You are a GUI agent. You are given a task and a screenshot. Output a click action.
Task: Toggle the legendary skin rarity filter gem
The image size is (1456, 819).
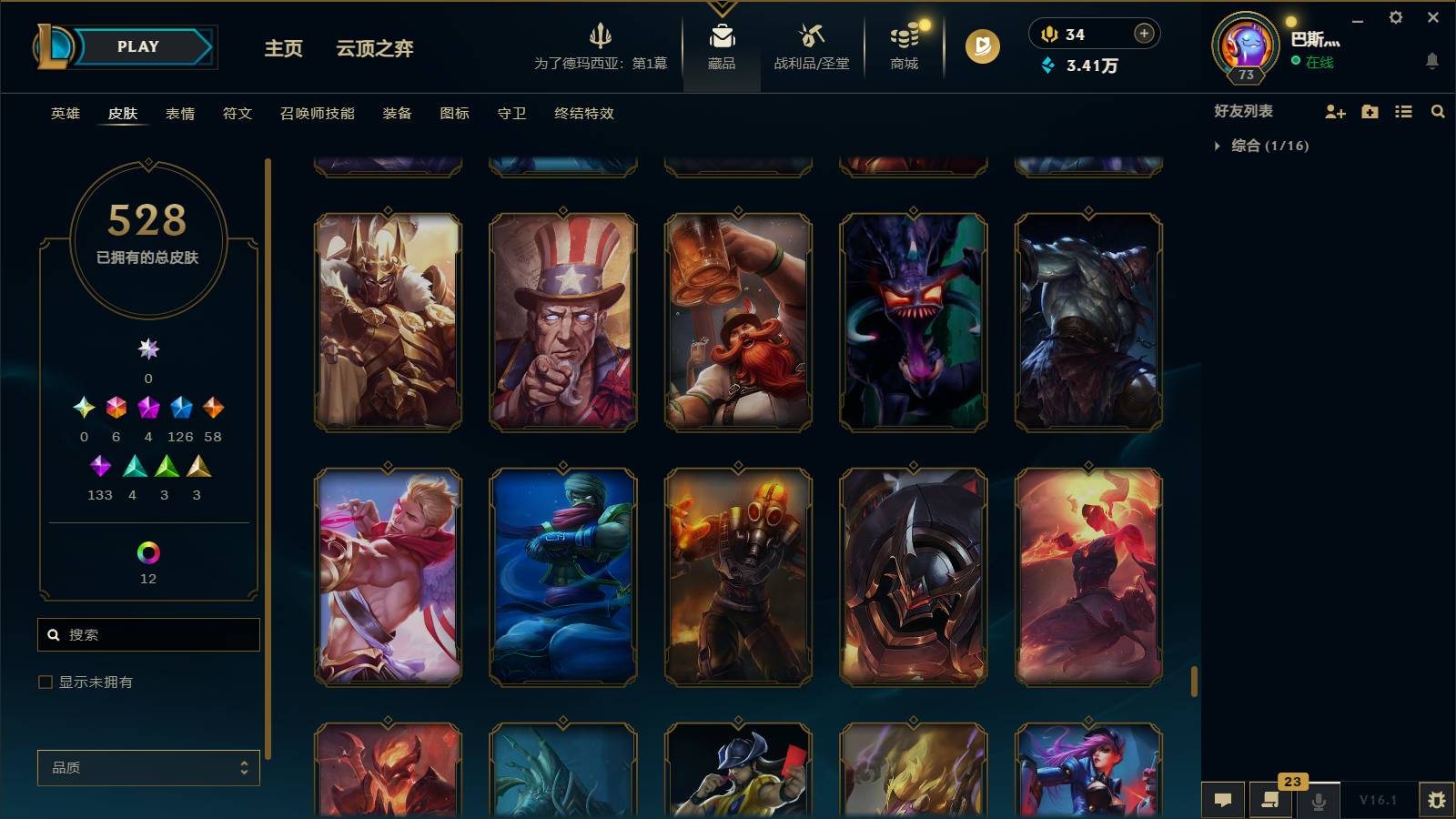tap(213, 409)
